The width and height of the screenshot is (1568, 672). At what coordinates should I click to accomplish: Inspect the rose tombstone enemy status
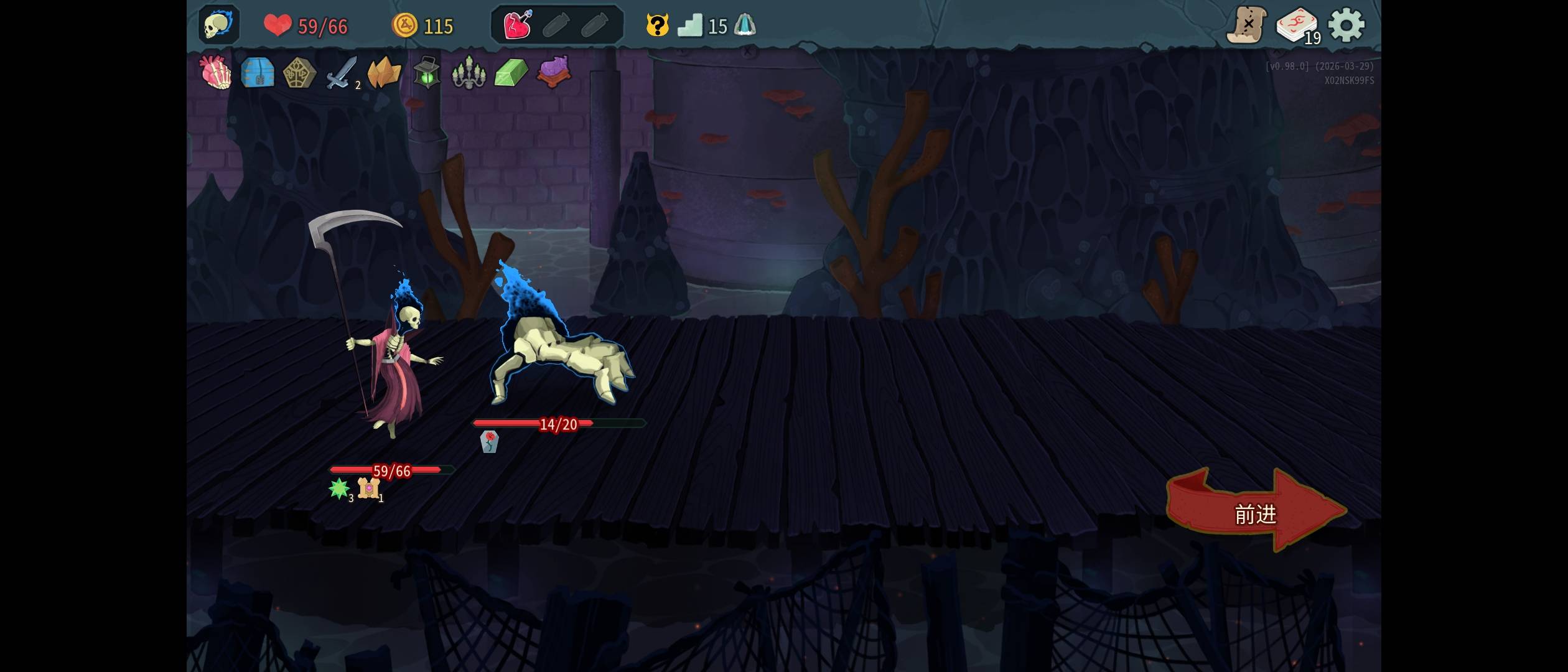click(490, 441)
